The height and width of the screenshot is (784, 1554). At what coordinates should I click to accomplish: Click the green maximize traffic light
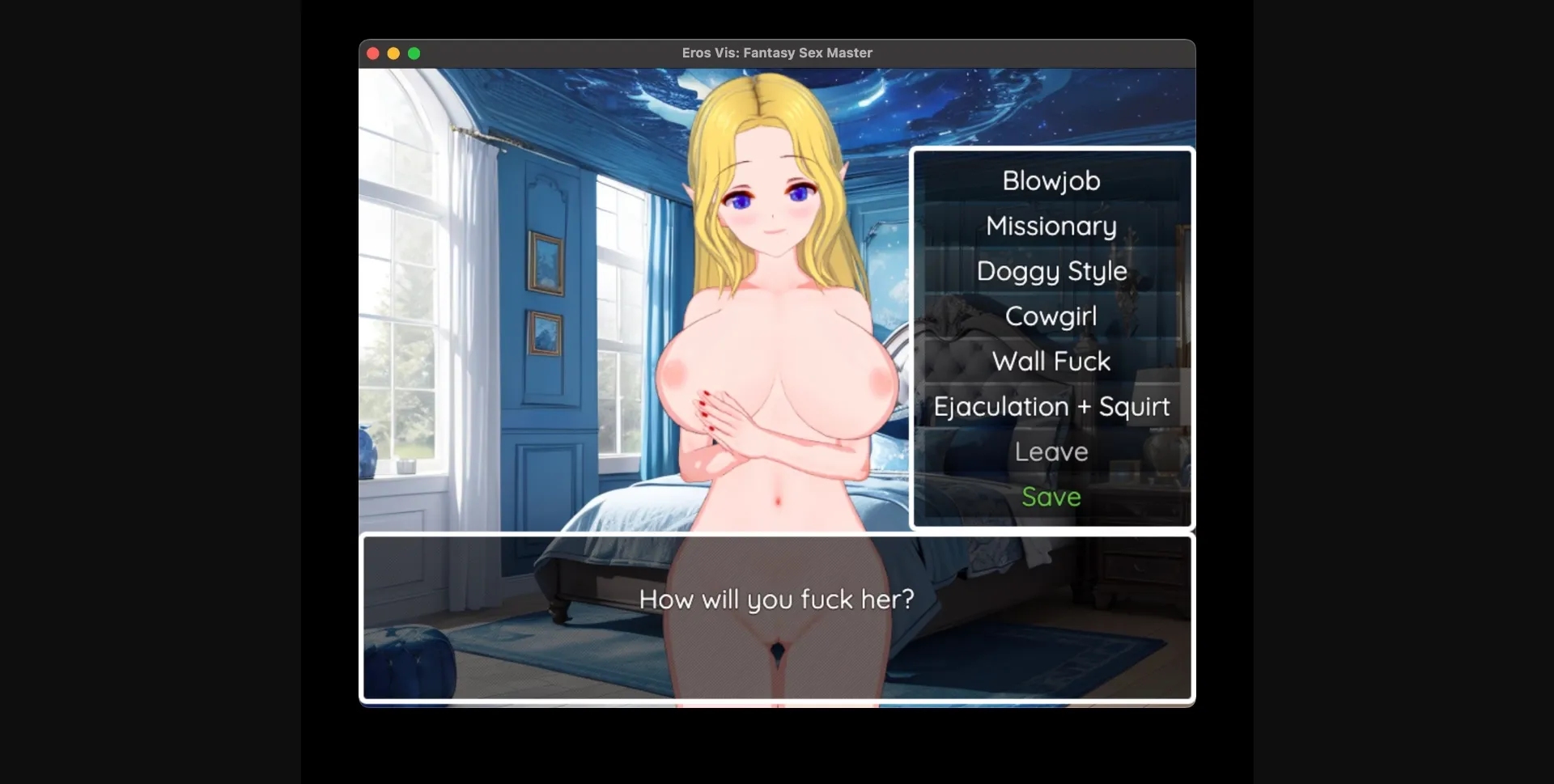tap(414, 53)
